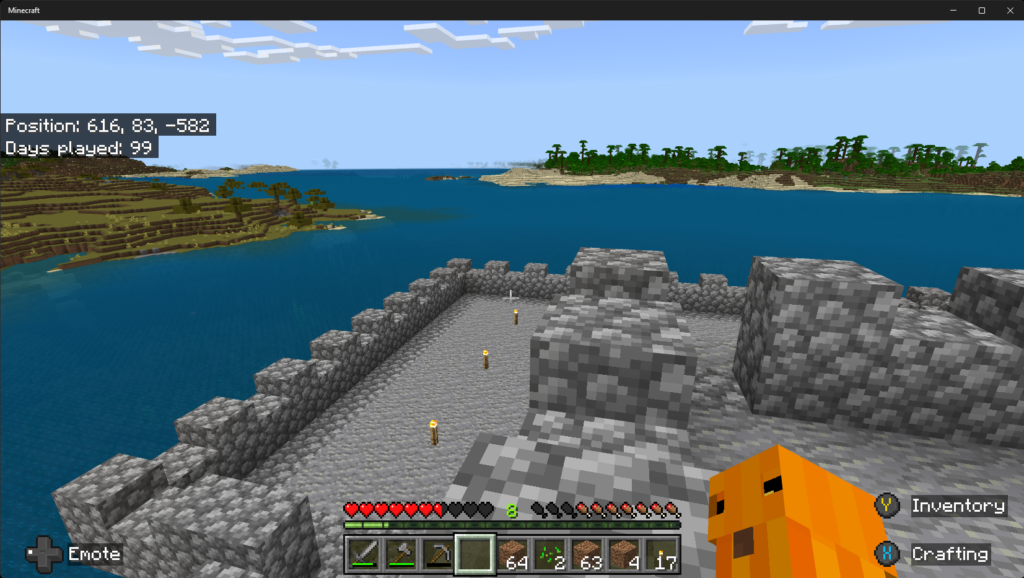Pick the seeds slot with 2 items
This screenshot has width=1024, height=578.
[x=550, y=553]
